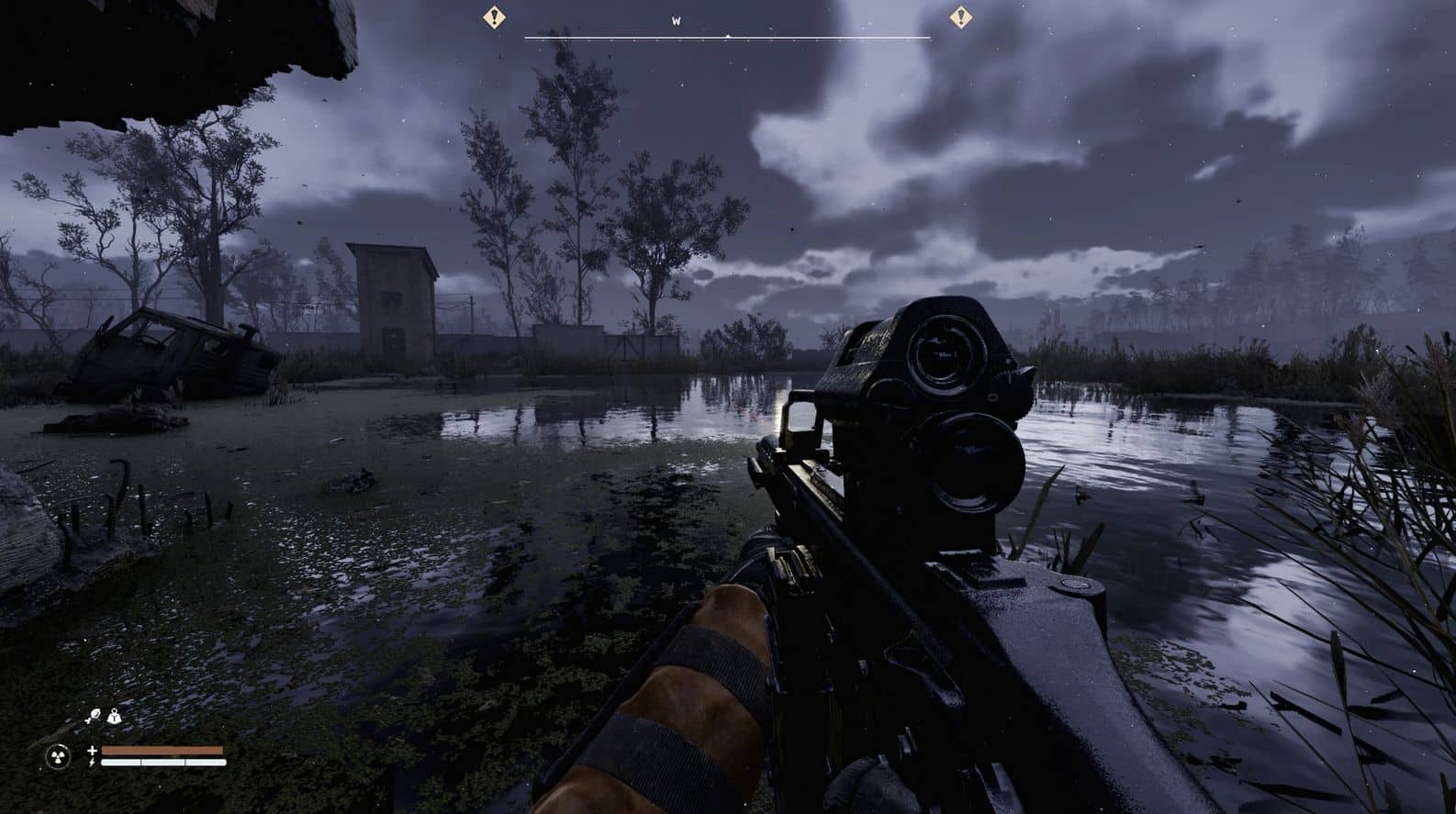Click the W heading on the compass
This screenshot has height=814, width=1456.
pyautogui.click(x=677, y=21)
